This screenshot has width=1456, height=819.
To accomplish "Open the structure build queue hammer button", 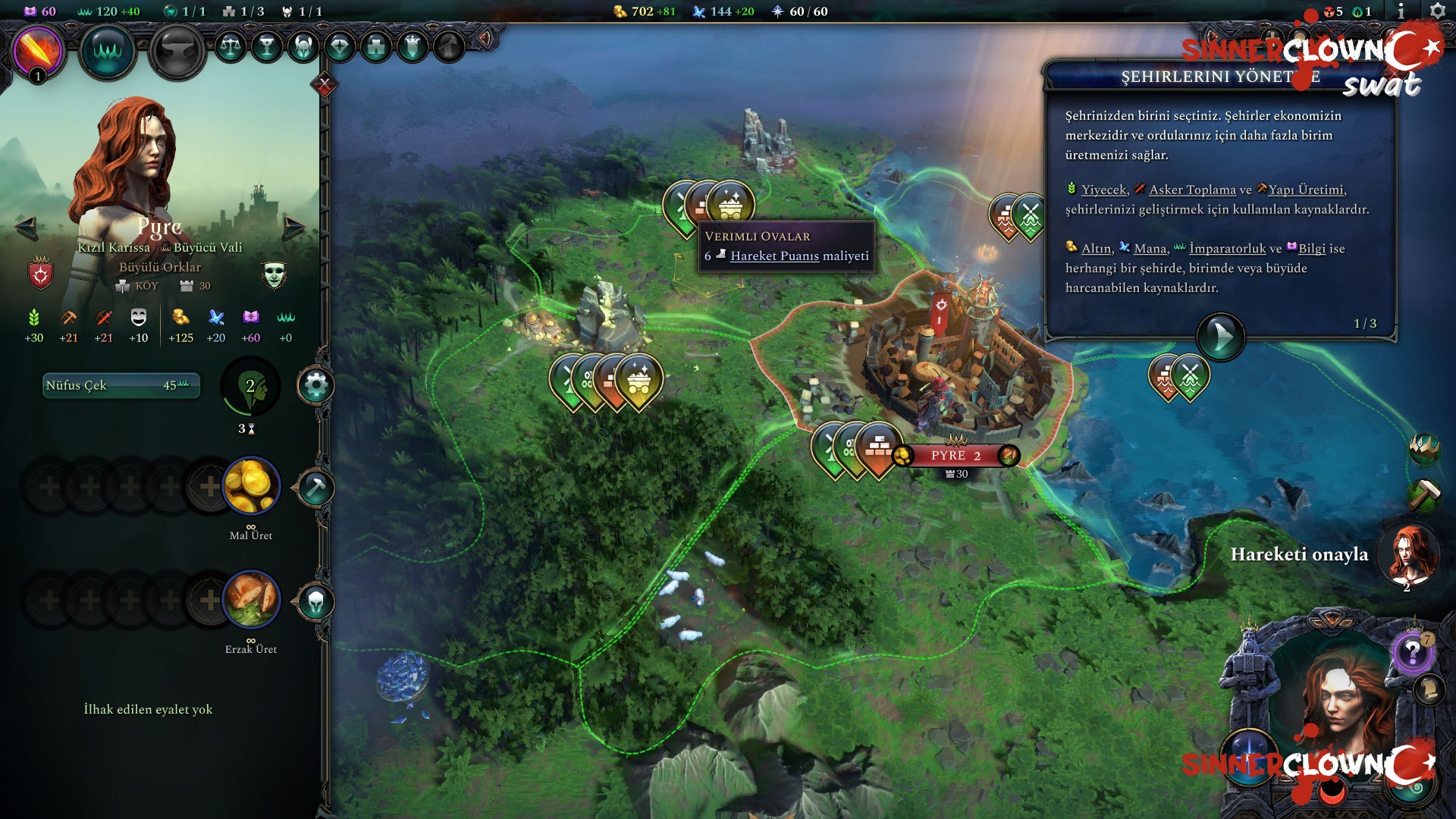I will point(315,488).
